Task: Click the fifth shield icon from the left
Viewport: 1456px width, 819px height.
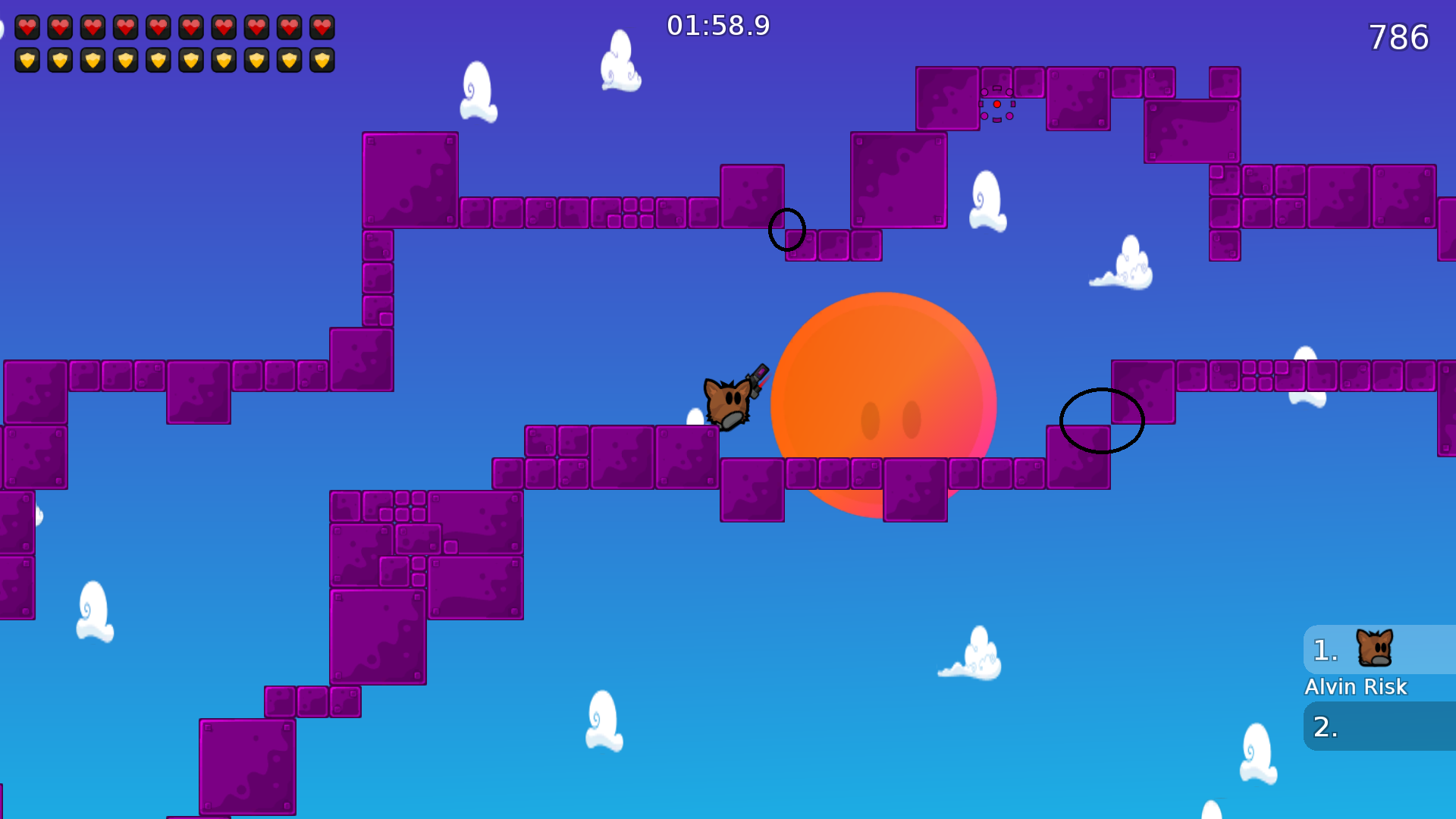Action: pos(158,59)
